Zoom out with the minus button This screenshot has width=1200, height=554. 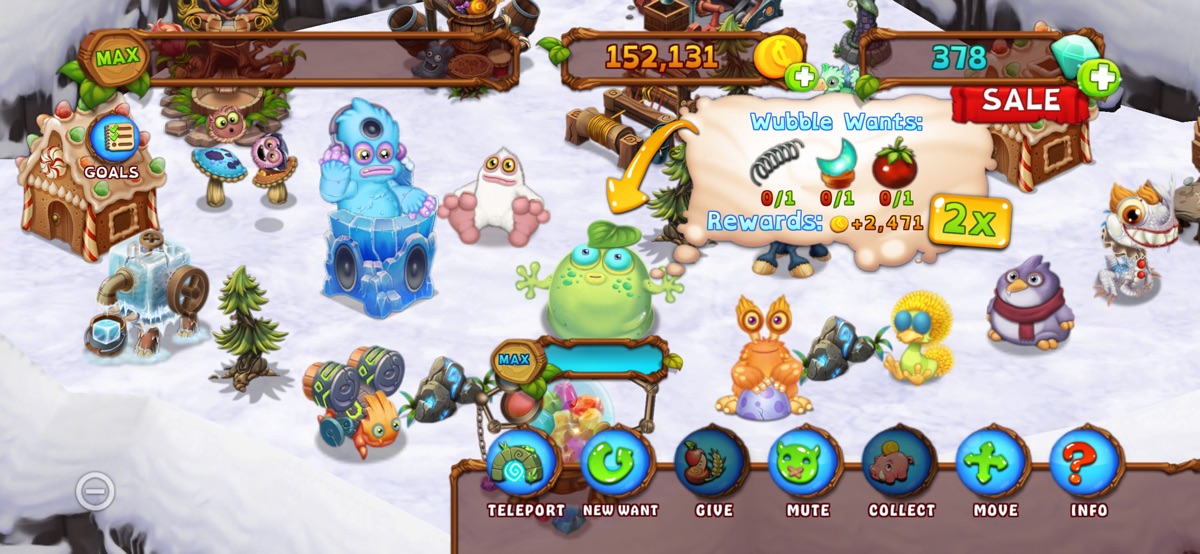click(95, 491)
